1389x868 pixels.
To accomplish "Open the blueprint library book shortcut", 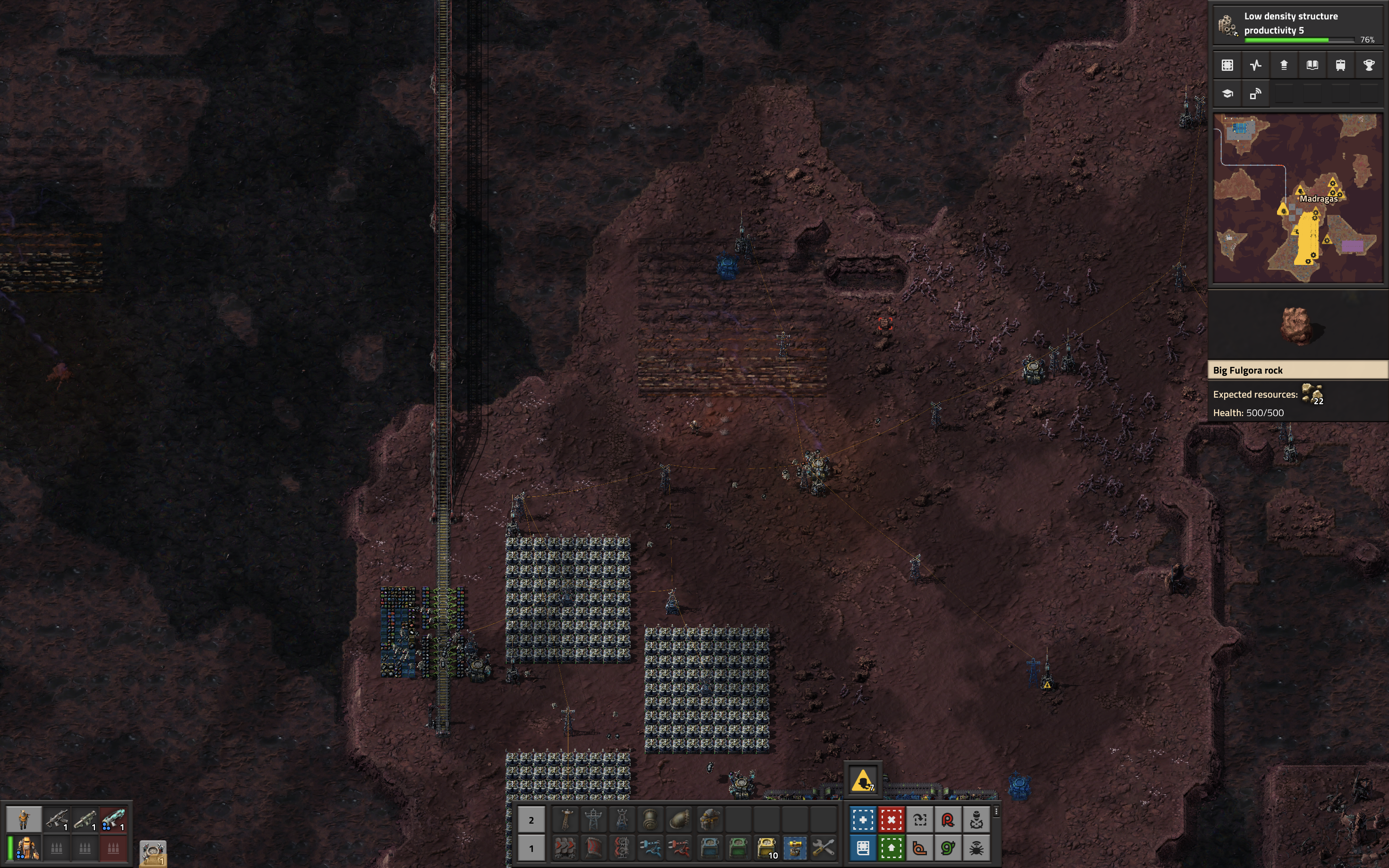I will pos(863,848).
